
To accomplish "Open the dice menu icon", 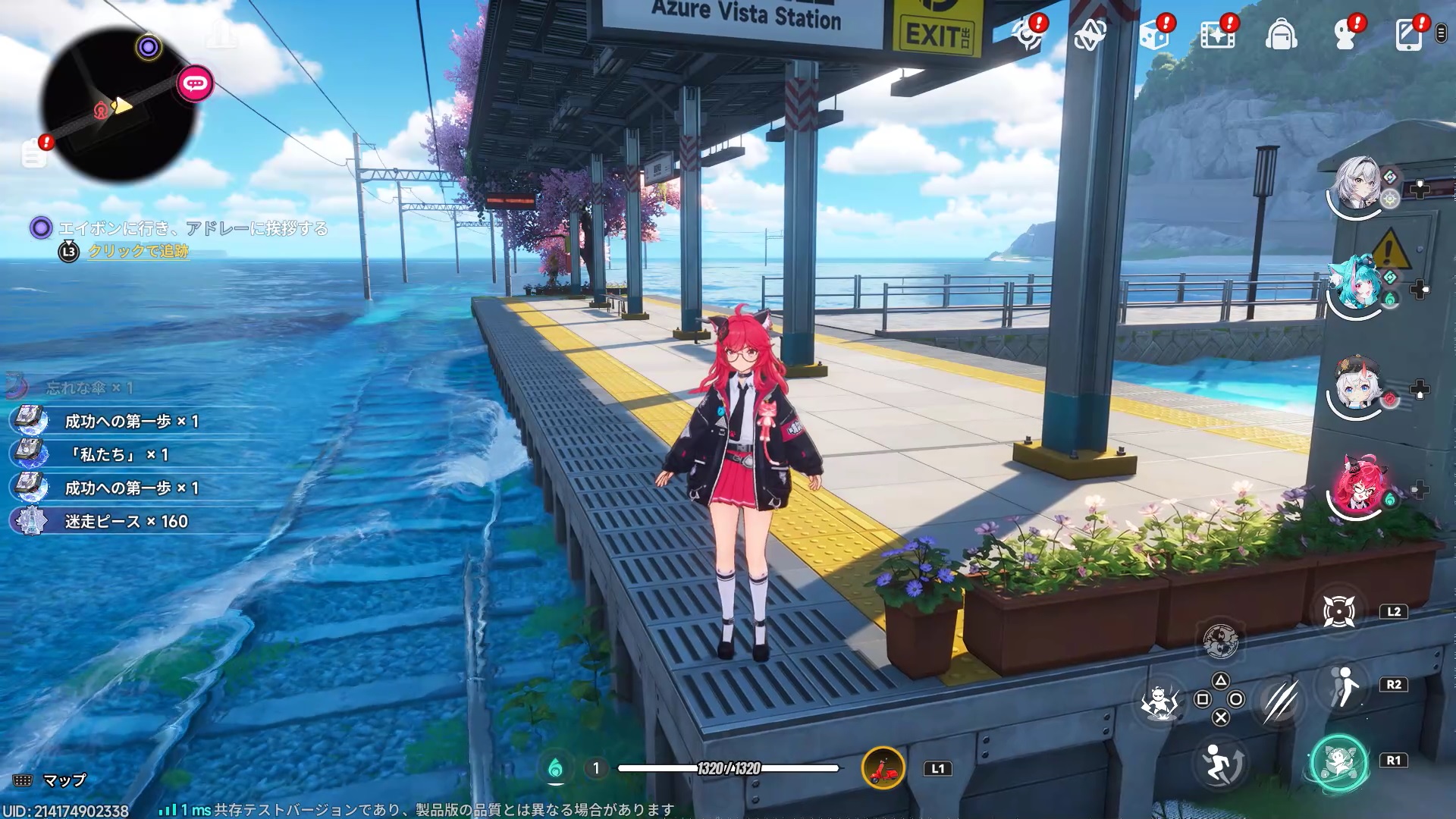I will (1154, 35).
